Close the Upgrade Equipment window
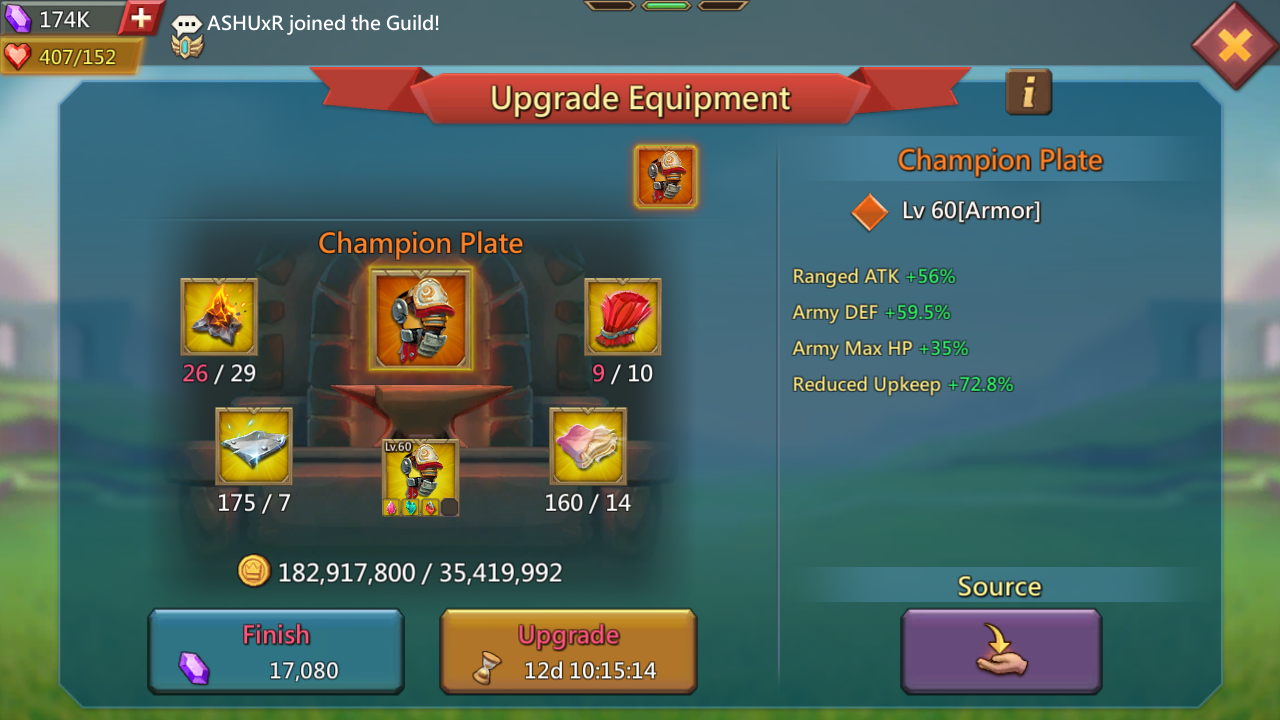 coord(1234,45)
